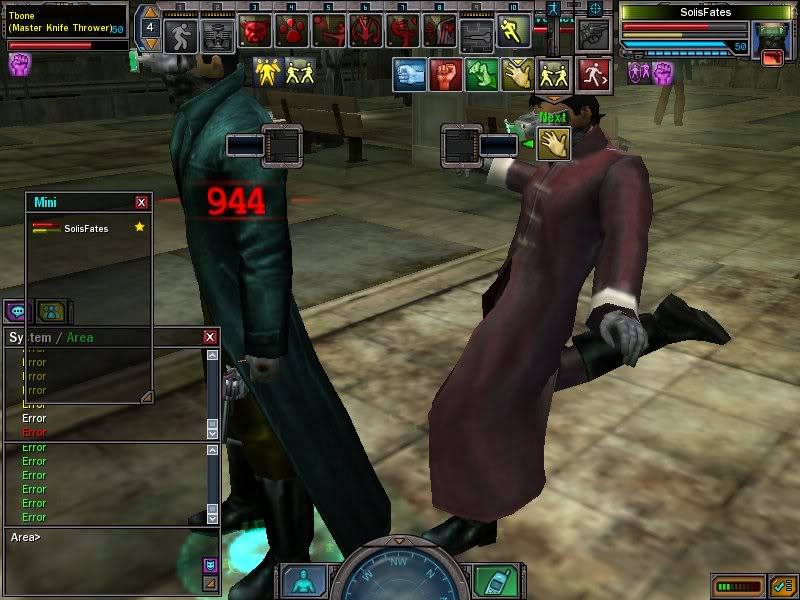Select the blue fist combat tactic
This screenshot has width=800, height=600.
click(409, 73)
